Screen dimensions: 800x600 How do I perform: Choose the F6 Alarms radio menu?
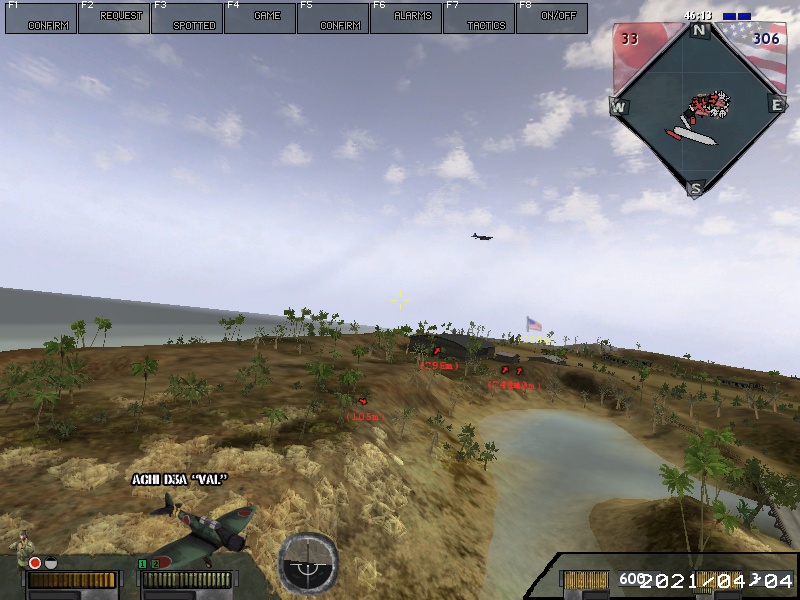pyautogui.click(x=406, y=18)
